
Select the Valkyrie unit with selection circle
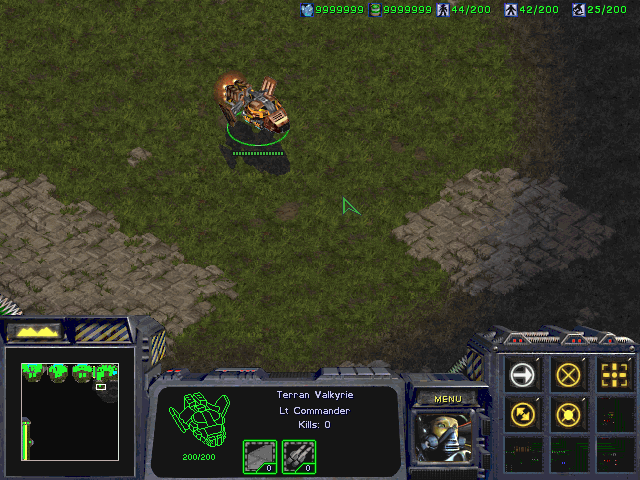(256, 106)
